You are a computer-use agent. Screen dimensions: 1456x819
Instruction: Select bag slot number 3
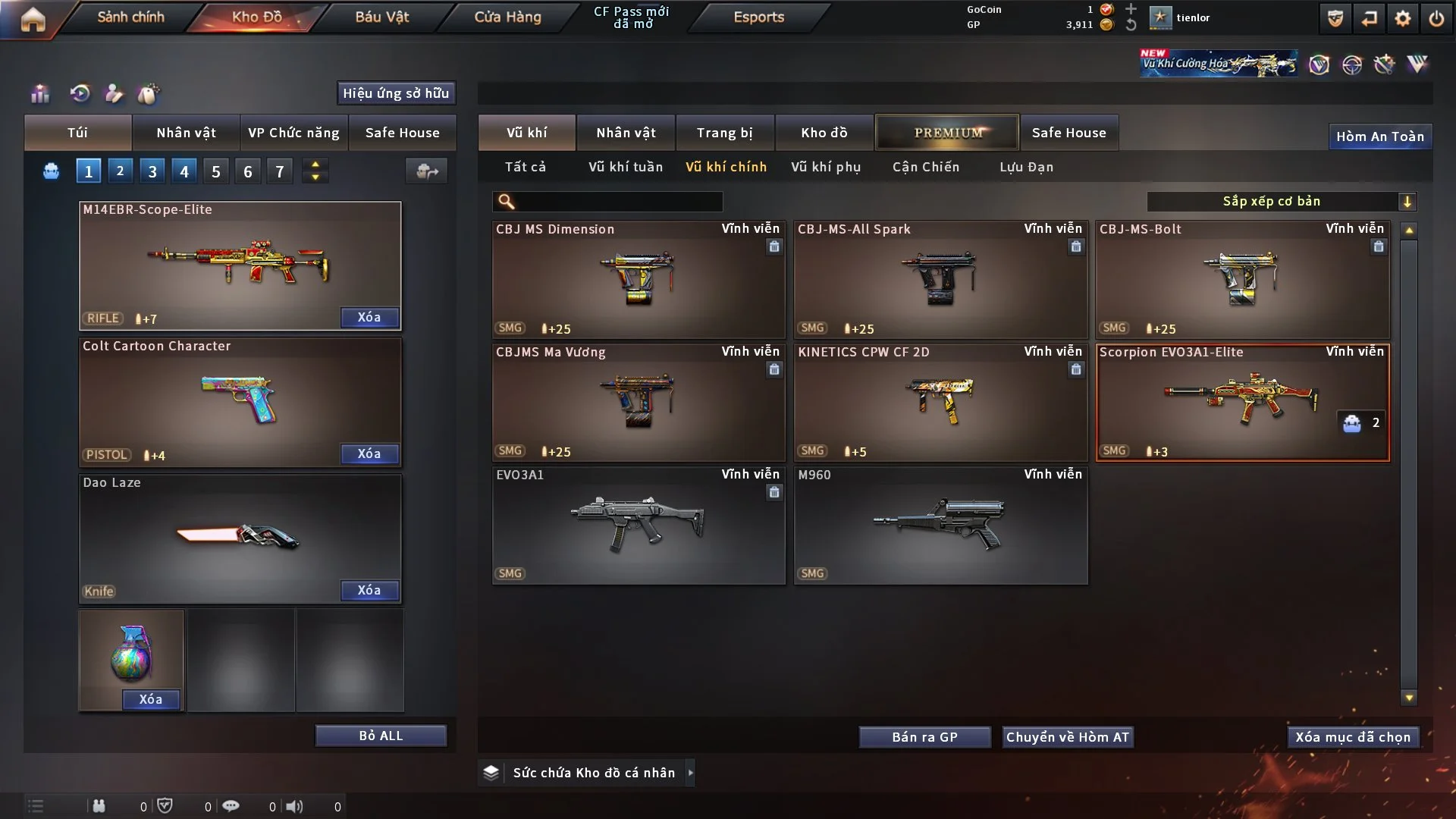152,171
